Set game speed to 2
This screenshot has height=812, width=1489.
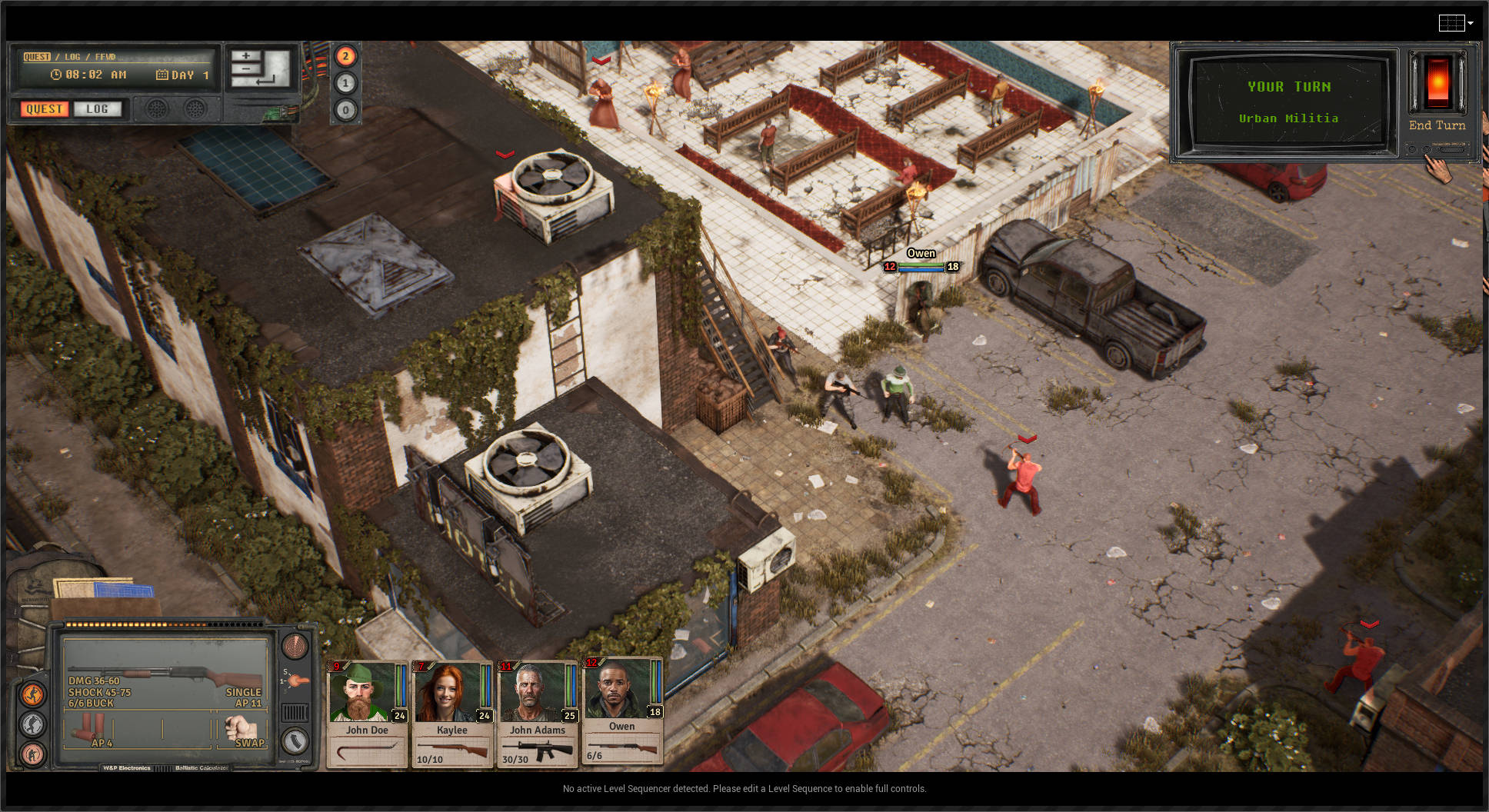(345, 55)
